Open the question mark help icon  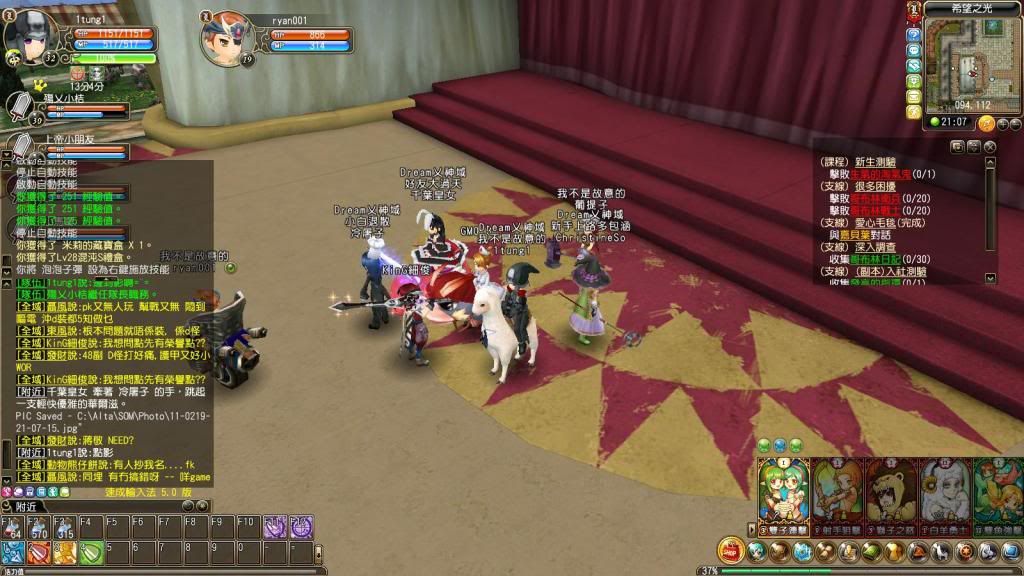[x=913, y=33]
